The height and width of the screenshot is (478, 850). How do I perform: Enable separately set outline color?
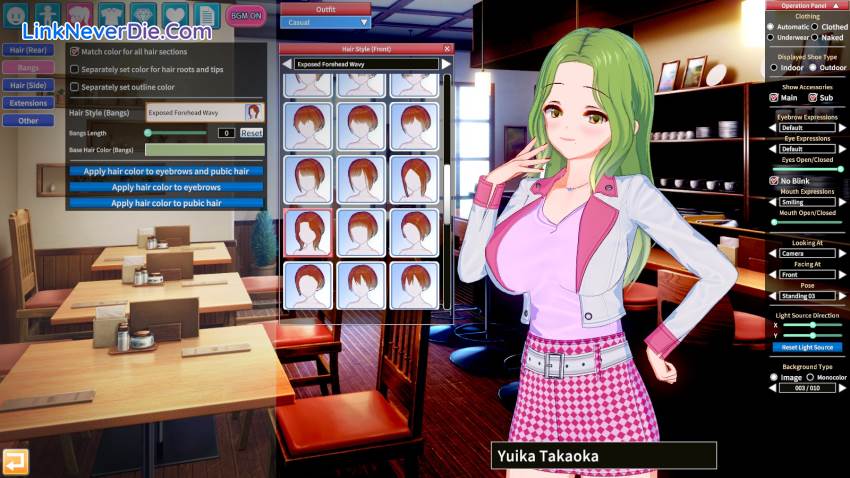tap(74, 87)
